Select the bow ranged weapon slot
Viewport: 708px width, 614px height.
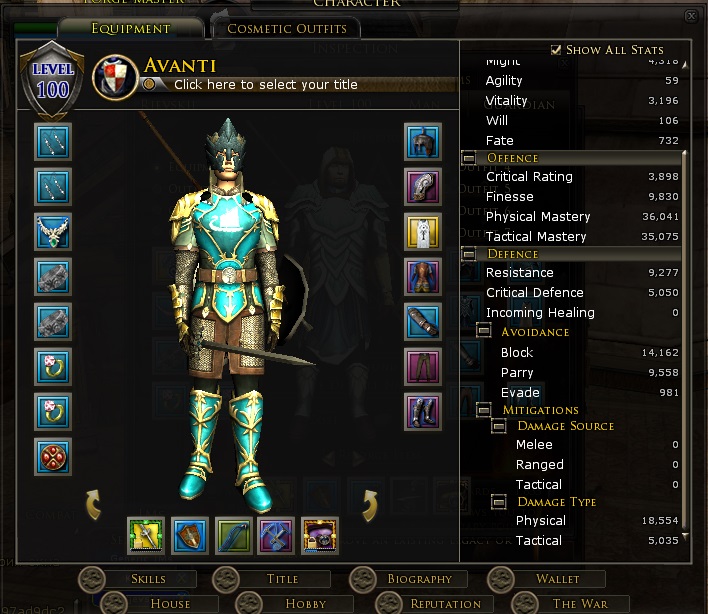point(233,535)
